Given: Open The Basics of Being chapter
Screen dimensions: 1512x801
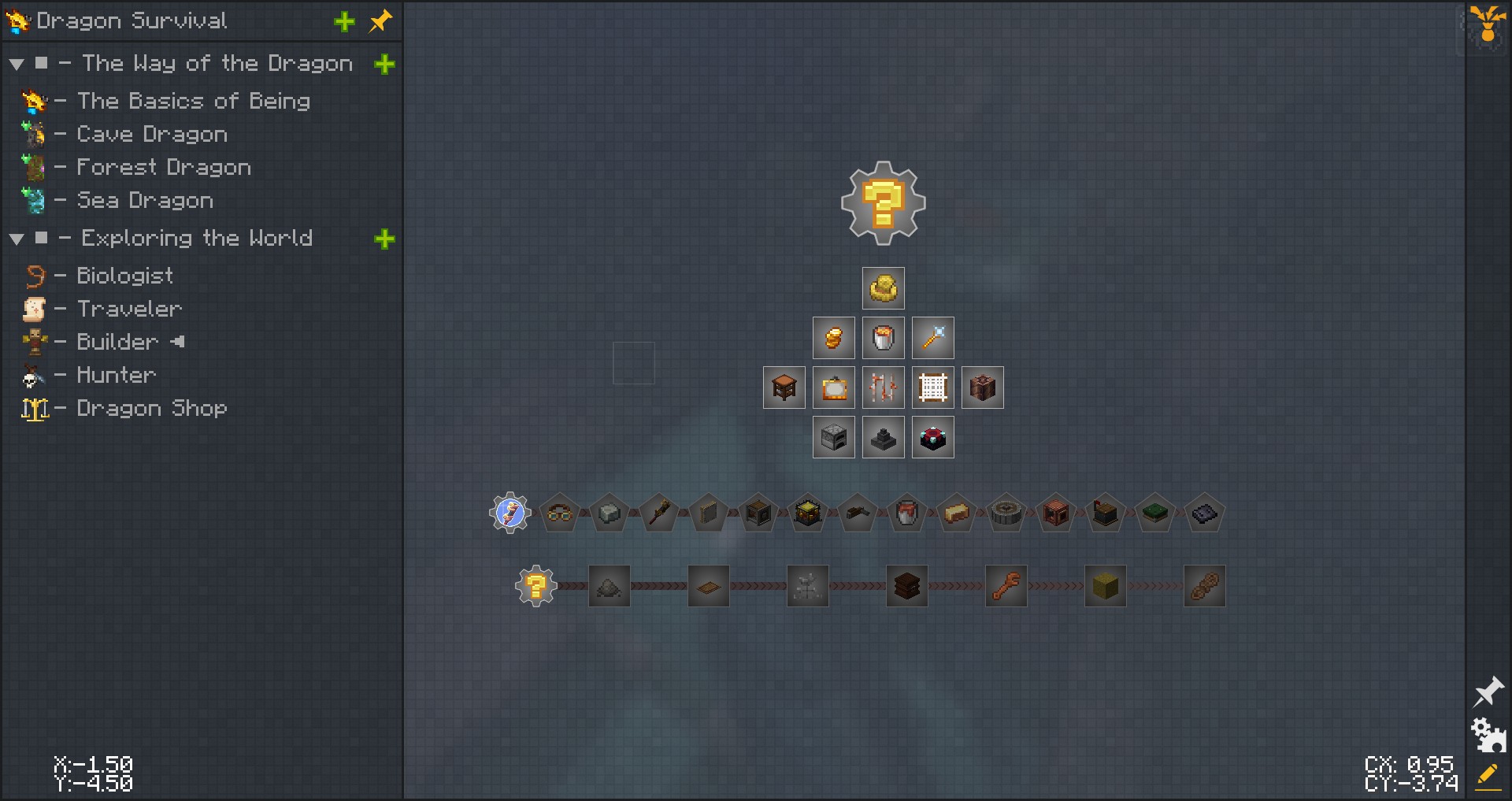Looking at the screenshot, I should 193,101.
